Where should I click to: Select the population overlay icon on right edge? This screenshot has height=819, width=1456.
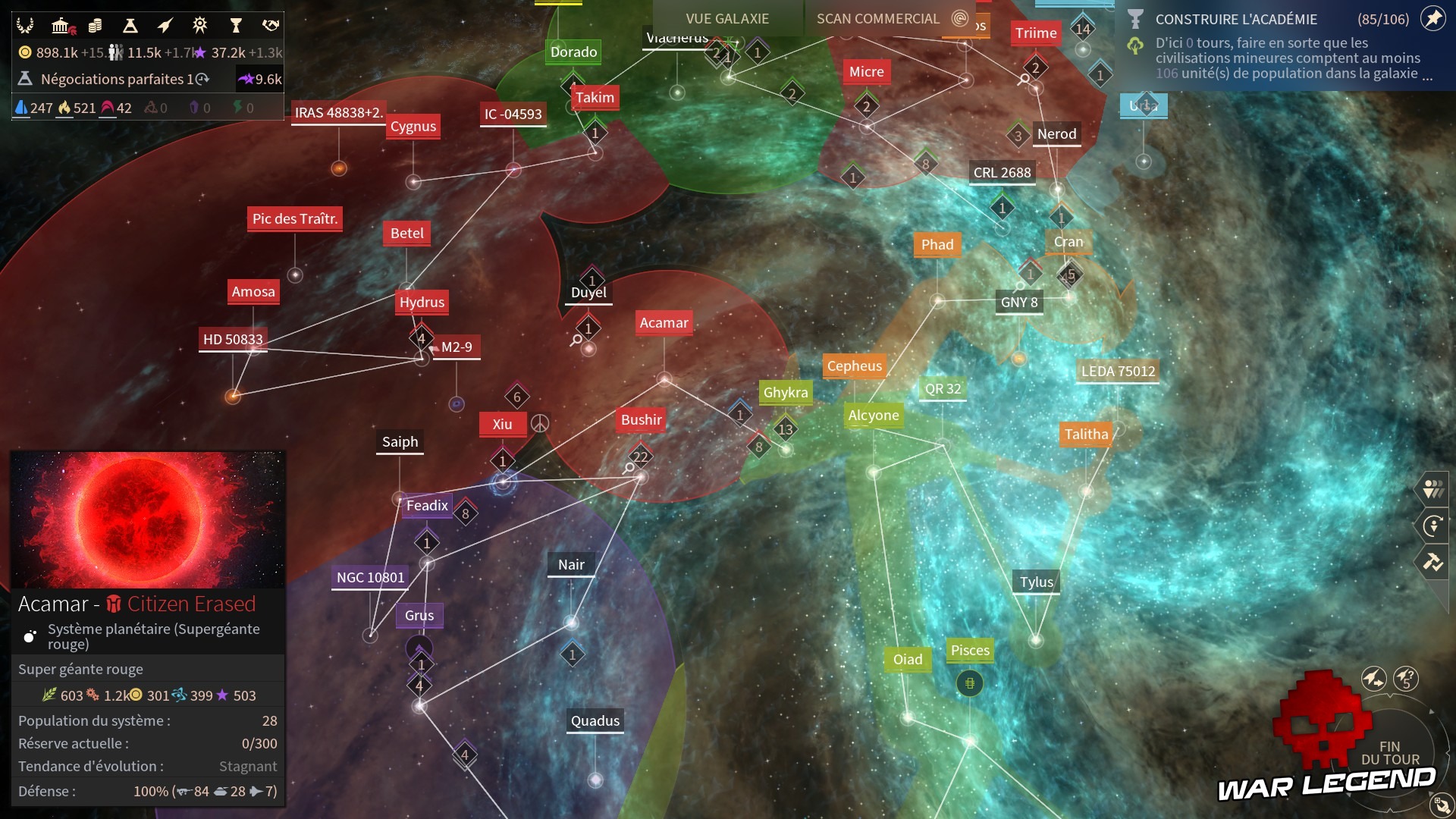(1435, 489)
